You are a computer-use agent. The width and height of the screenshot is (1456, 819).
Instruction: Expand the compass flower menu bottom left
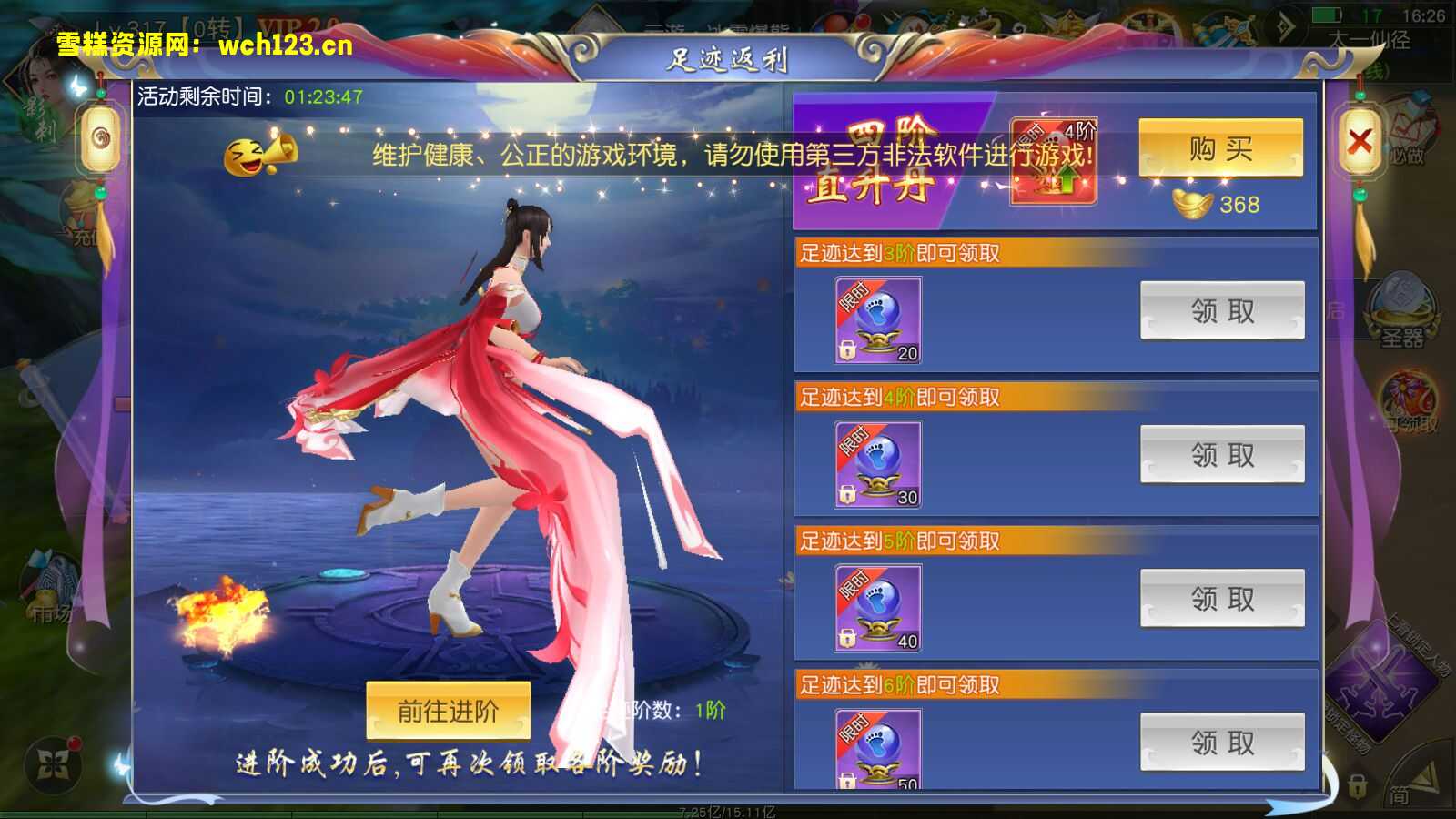pos(55,763)
